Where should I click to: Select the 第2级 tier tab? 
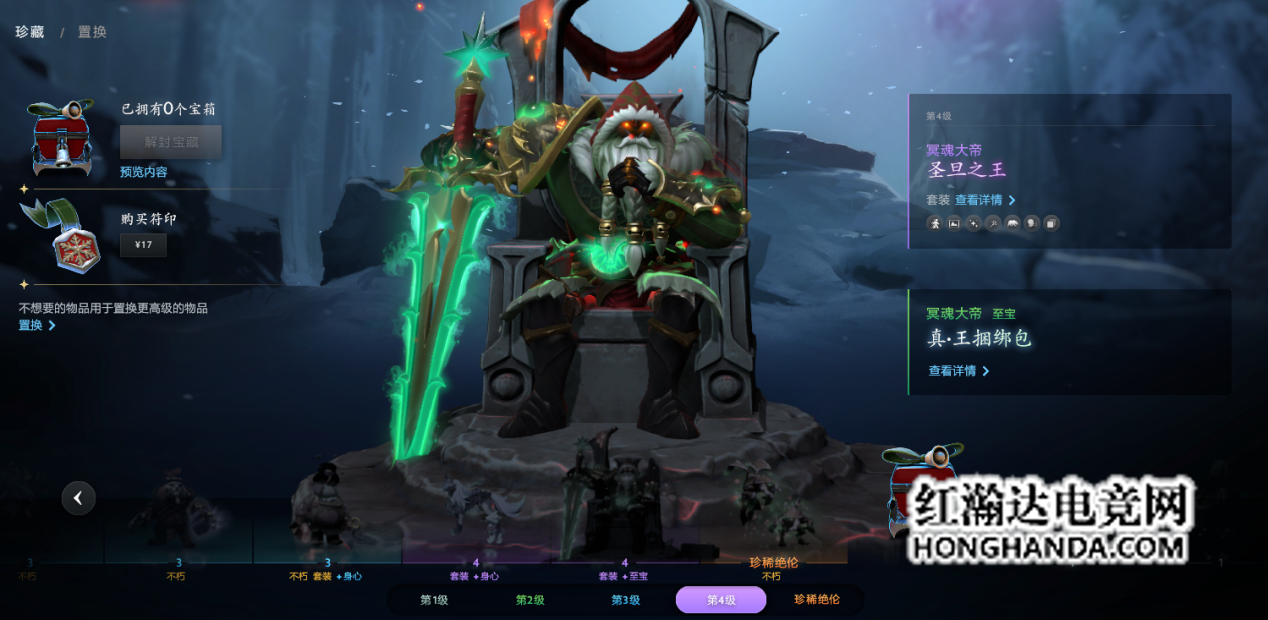click(x=529, y=600)
